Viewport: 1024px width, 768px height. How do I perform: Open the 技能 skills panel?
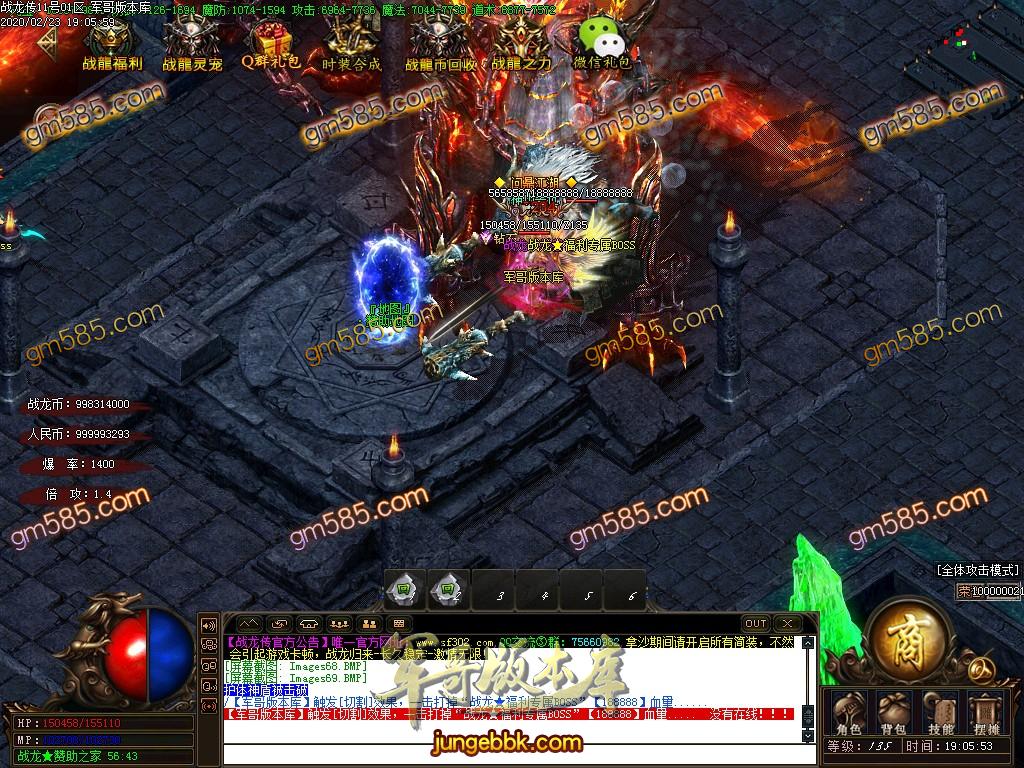tap(940, 711)
